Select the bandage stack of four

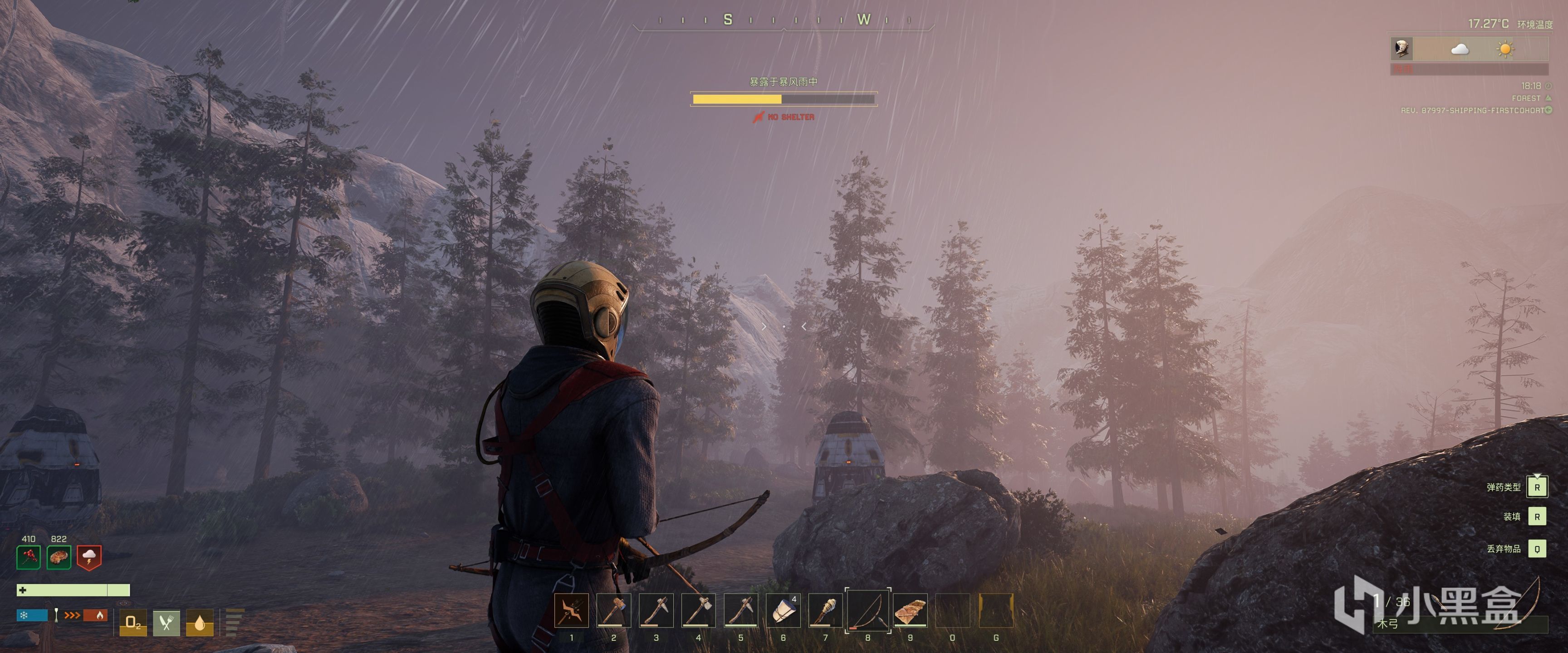pyautogui.click(x=783, y=610)
